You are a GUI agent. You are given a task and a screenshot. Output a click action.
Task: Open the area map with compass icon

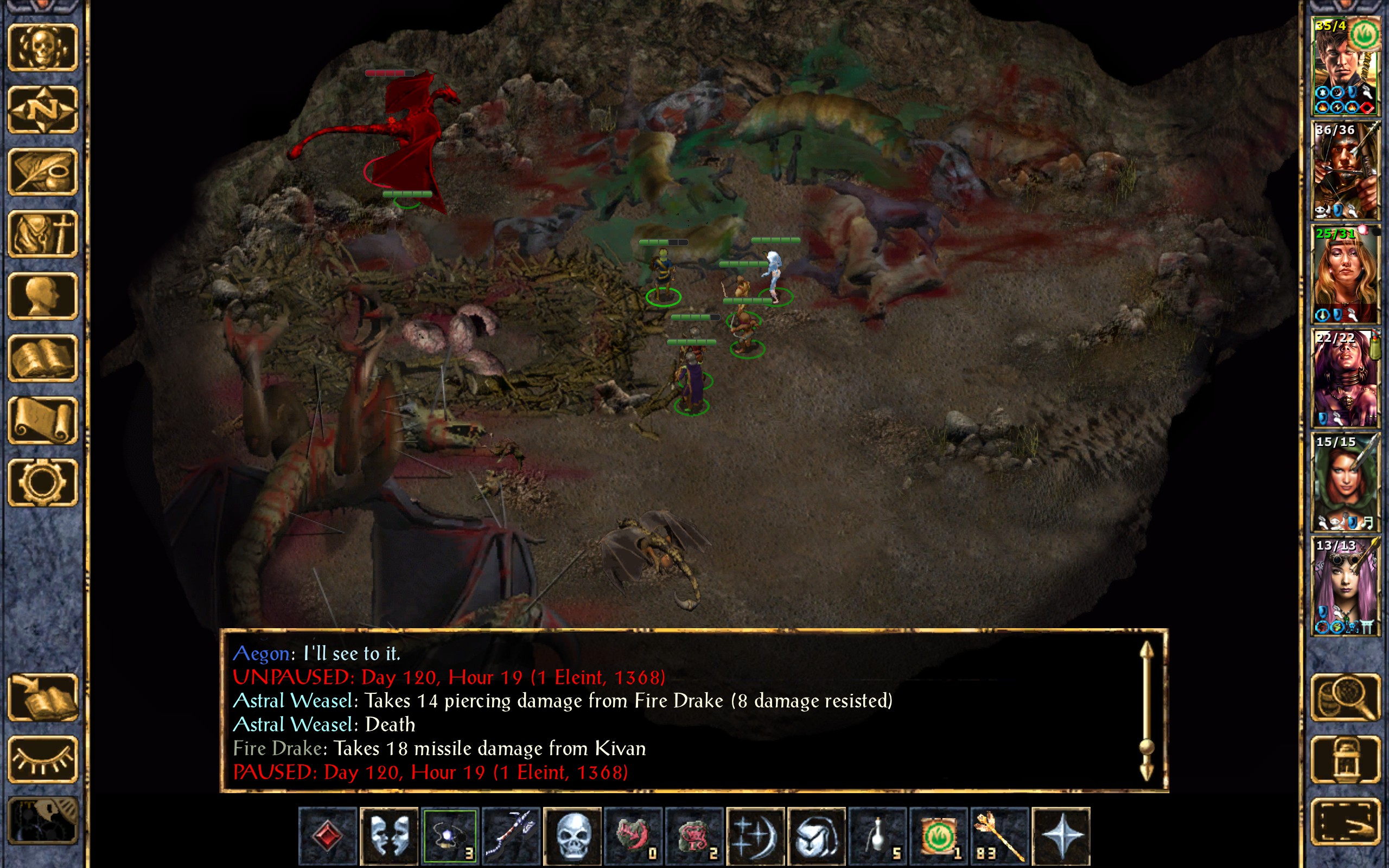coord(43,109)
